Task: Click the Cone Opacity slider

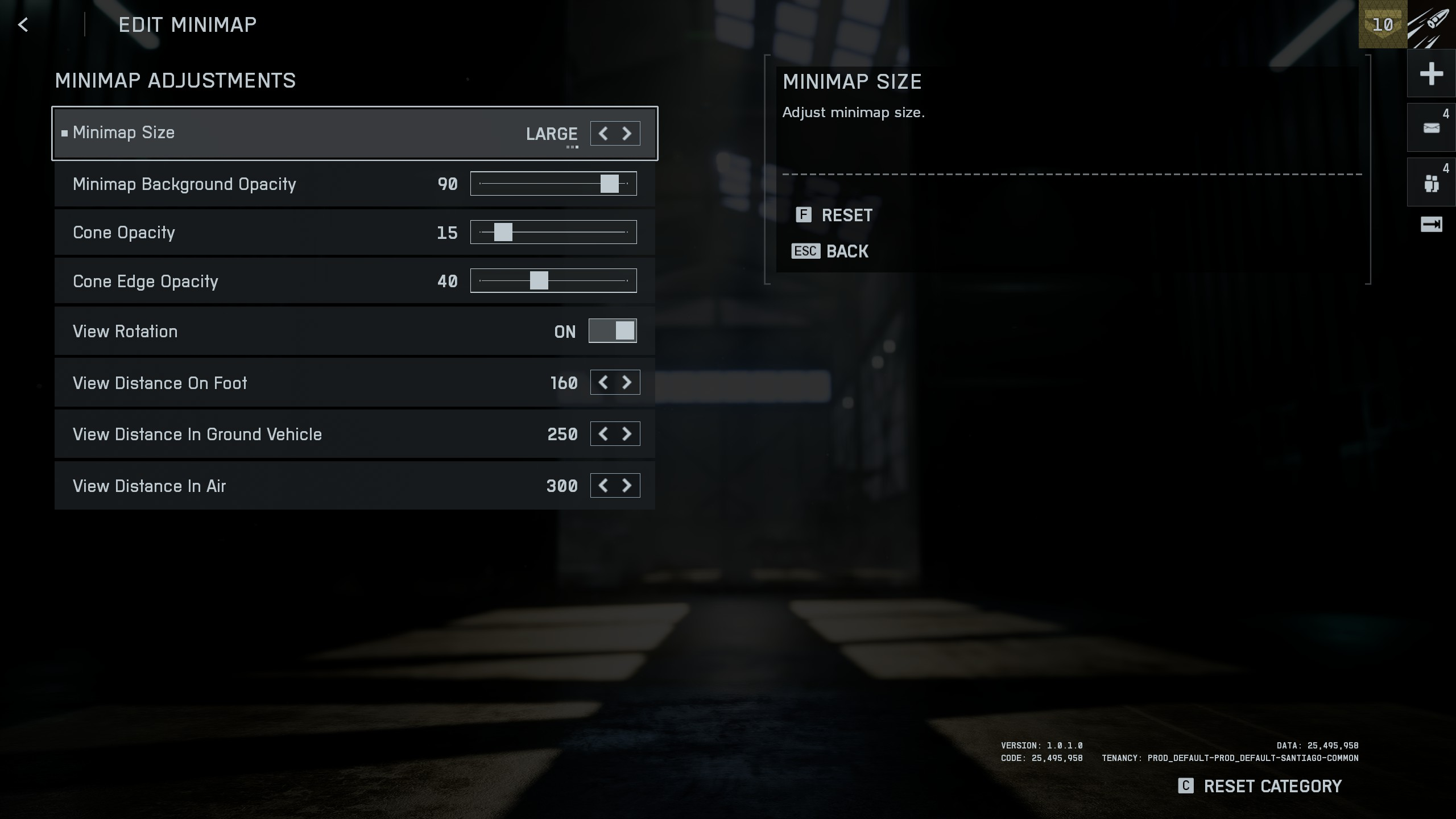Action: coord(503,232)
